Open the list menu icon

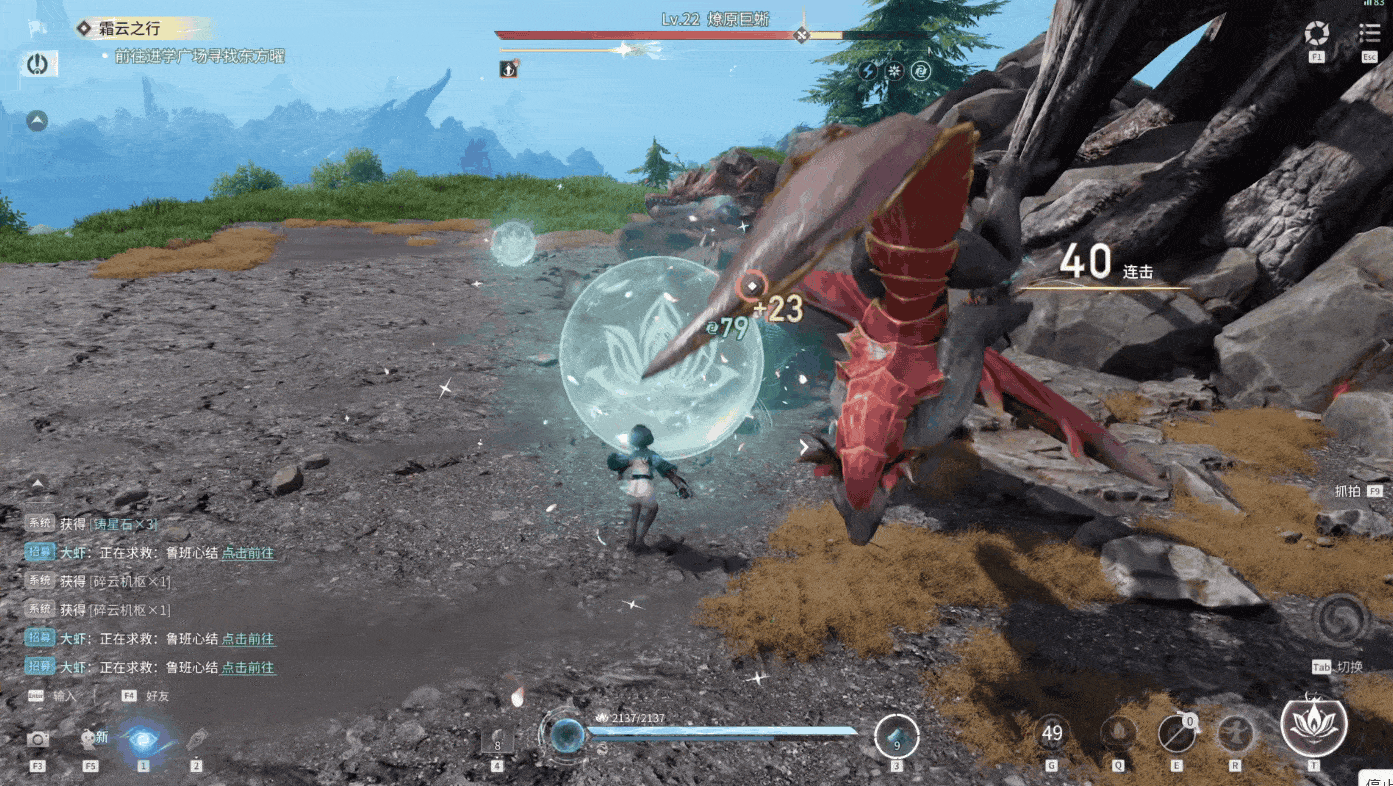point(1369,35)
